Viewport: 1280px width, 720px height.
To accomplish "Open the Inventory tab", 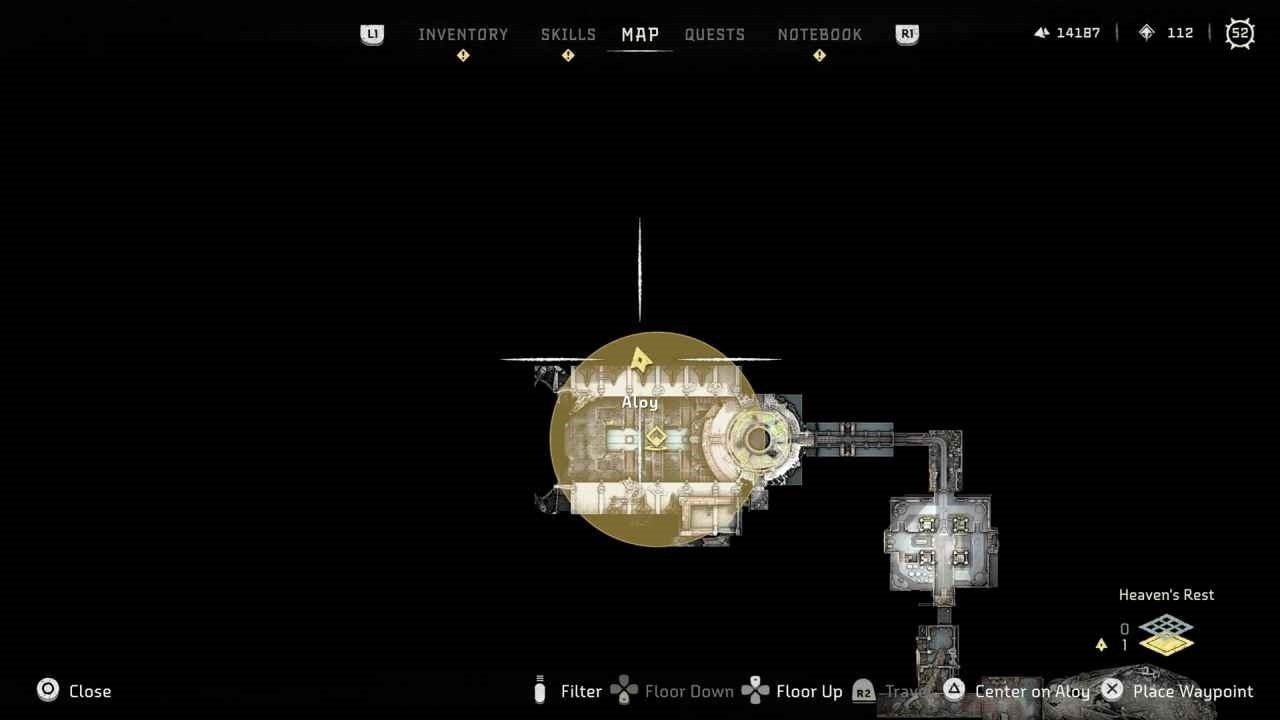I will 463,34.
